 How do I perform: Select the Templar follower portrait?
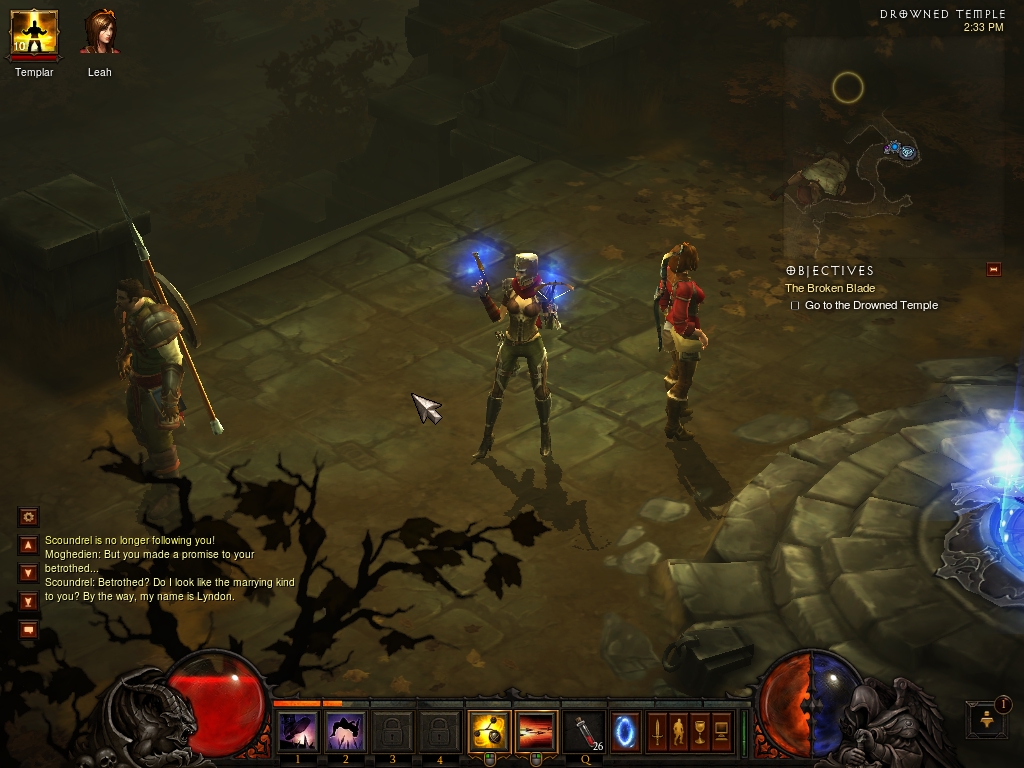(34, 33)
